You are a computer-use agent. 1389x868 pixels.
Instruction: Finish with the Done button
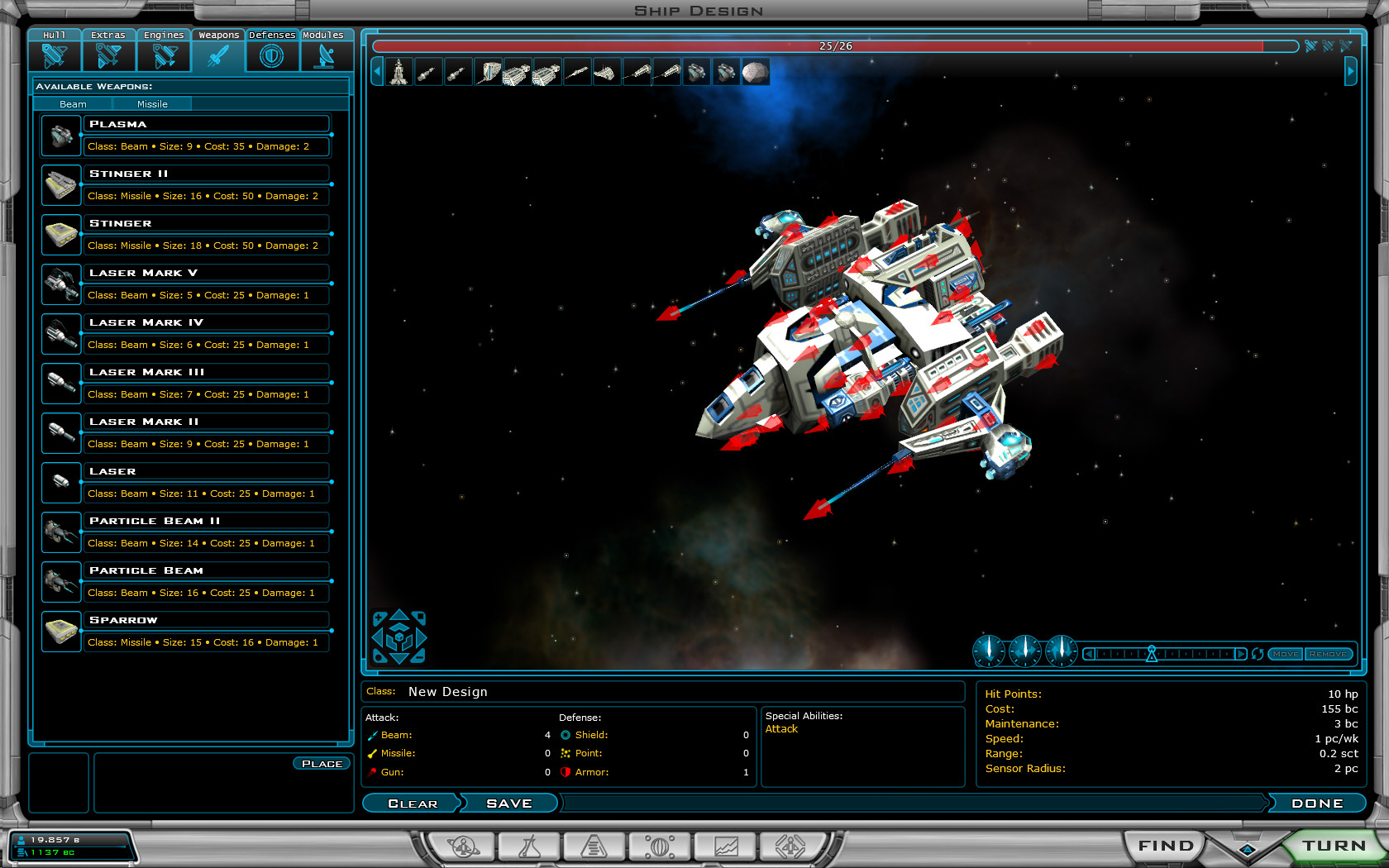click(1317, 804)
